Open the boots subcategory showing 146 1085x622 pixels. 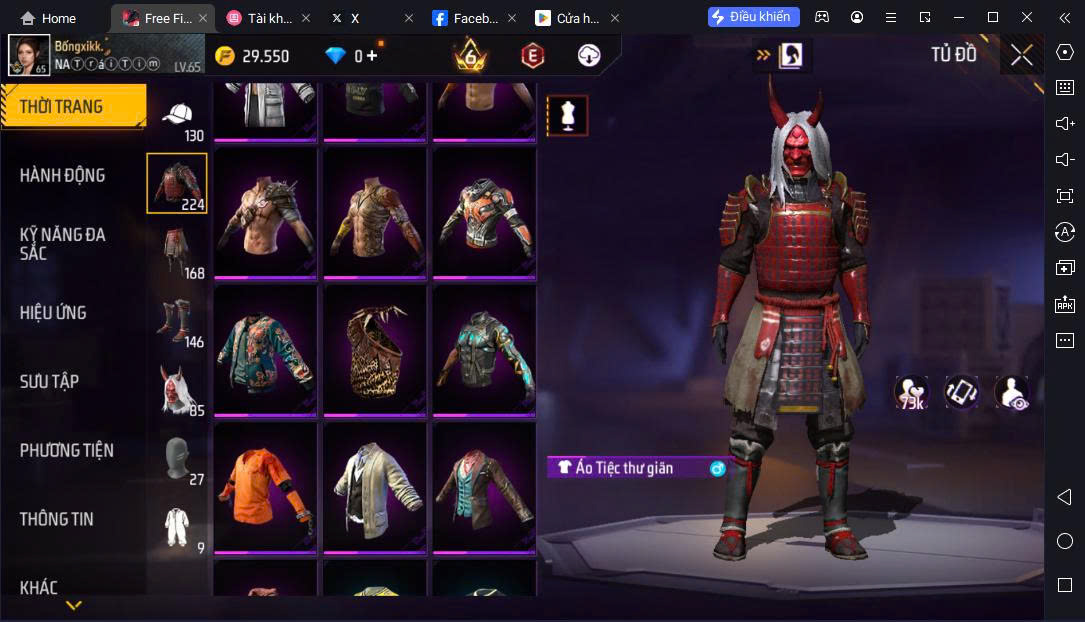coord(178,319)
